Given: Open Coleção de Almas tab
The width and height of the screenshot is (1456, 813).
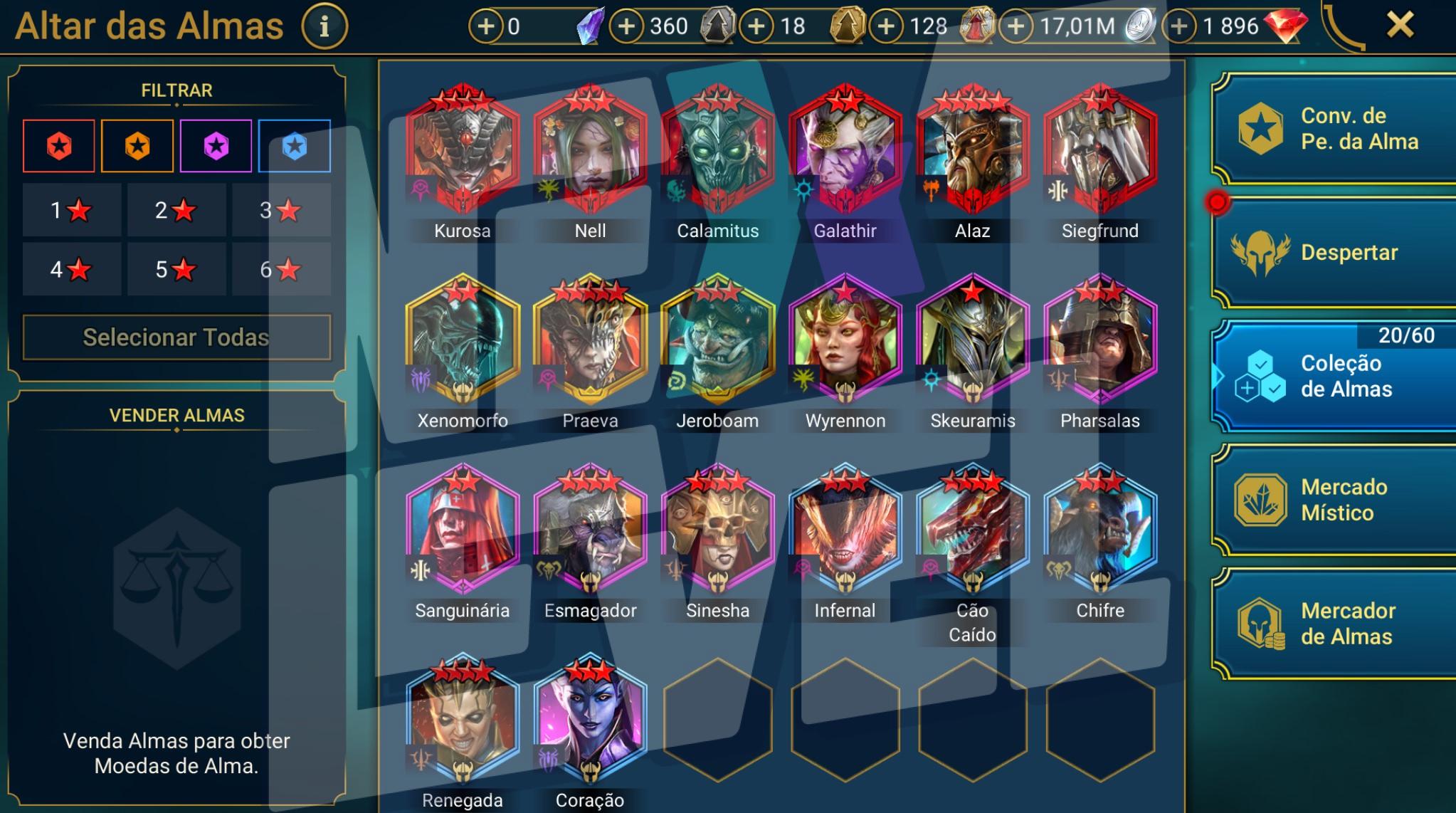Looking at the screenshot, I should pyautogui.click(x=1334, y=376).
